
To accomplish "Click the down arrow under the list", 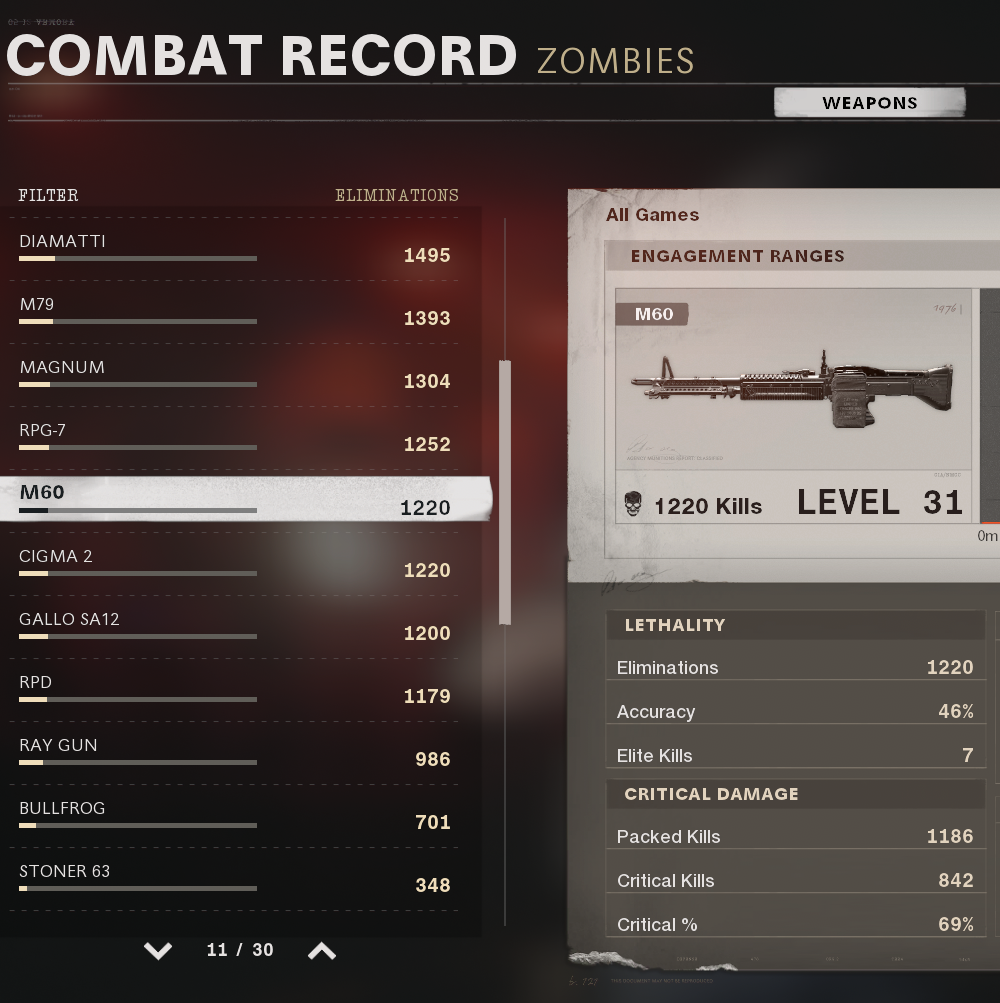I will pos(158,950).
